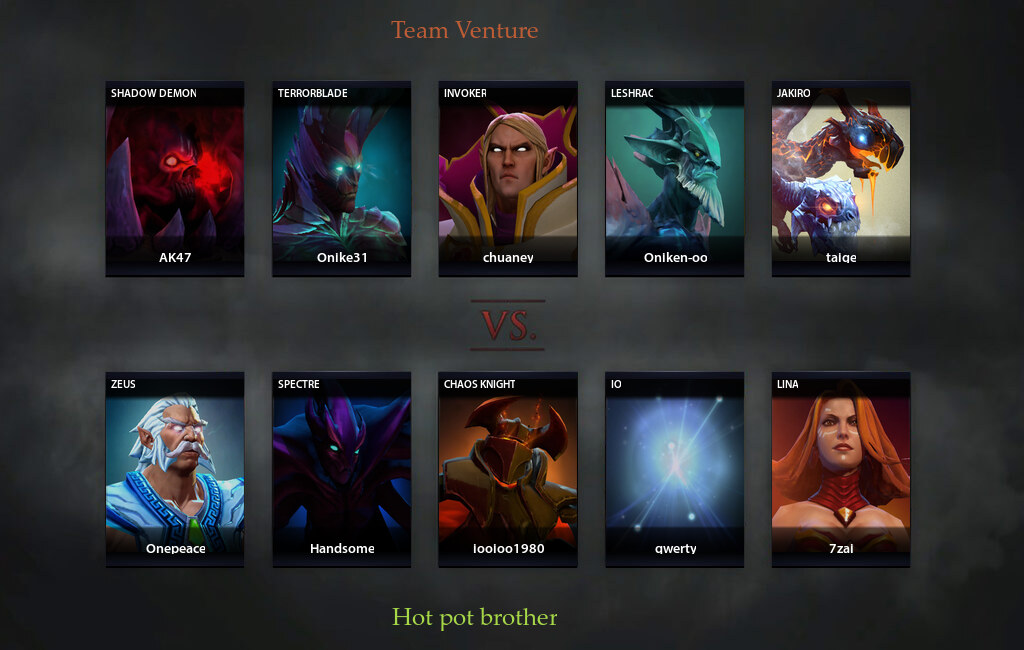
Task: Open the Leshrac hero card
Action: click(674, 178)
